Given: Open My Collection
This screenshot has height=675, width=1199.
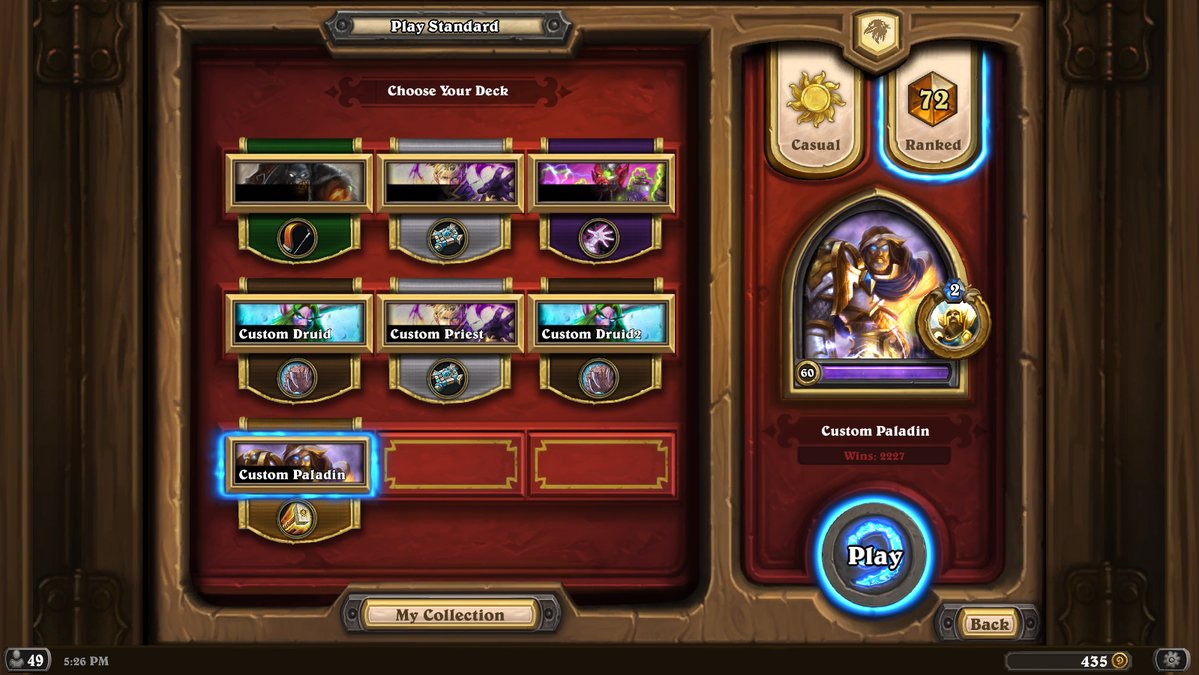Looking at the screenshot, I should 450,614.
